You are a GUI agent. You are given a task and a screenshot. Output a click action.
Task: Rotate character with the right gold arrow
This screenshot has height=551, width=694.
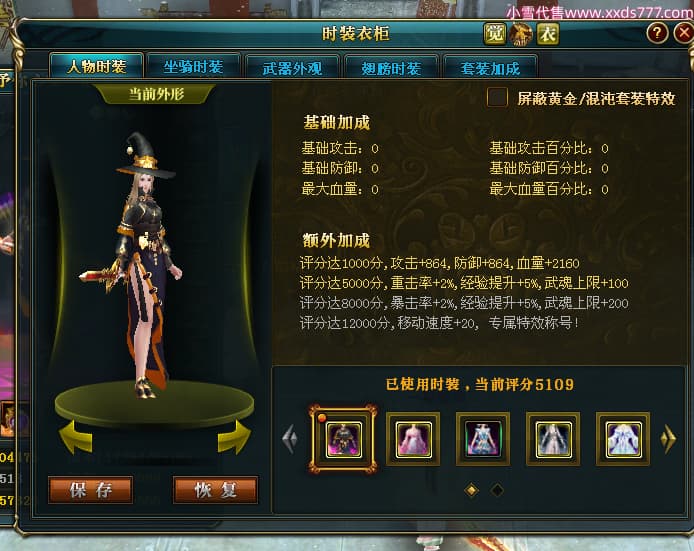[x=233, y=437]
